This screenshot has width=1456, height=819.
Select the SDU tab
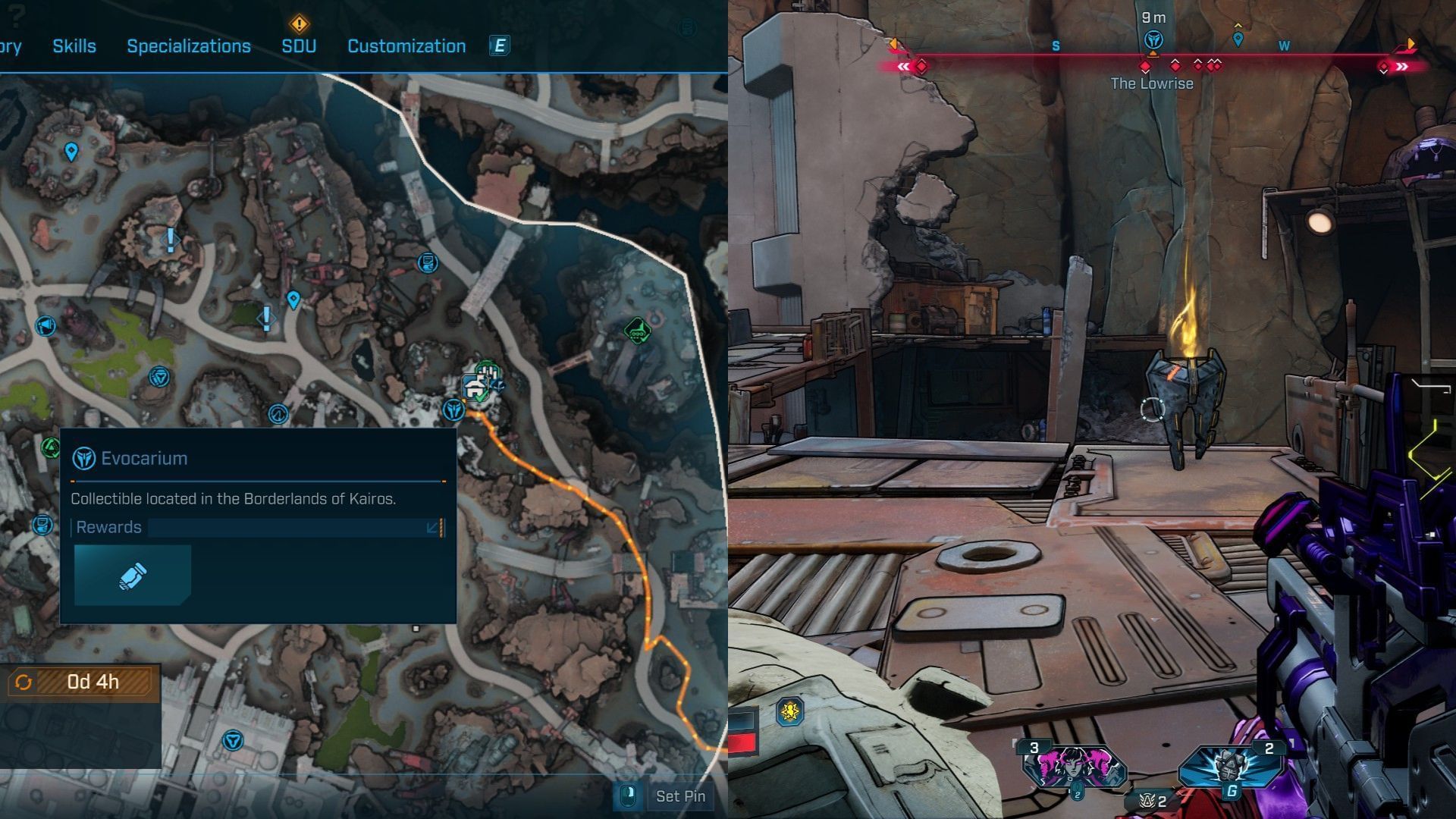point(299,46)
